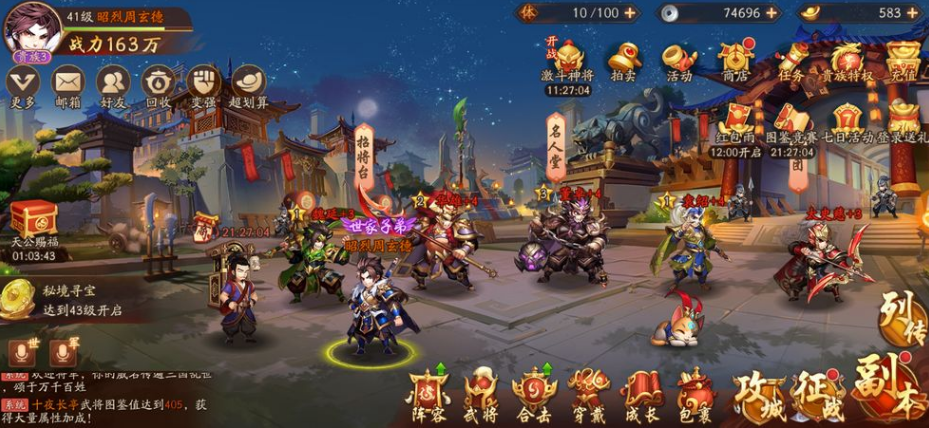Start the 征战 campaign
Viewport: 929px width, 428px height.
coord(818,393)
